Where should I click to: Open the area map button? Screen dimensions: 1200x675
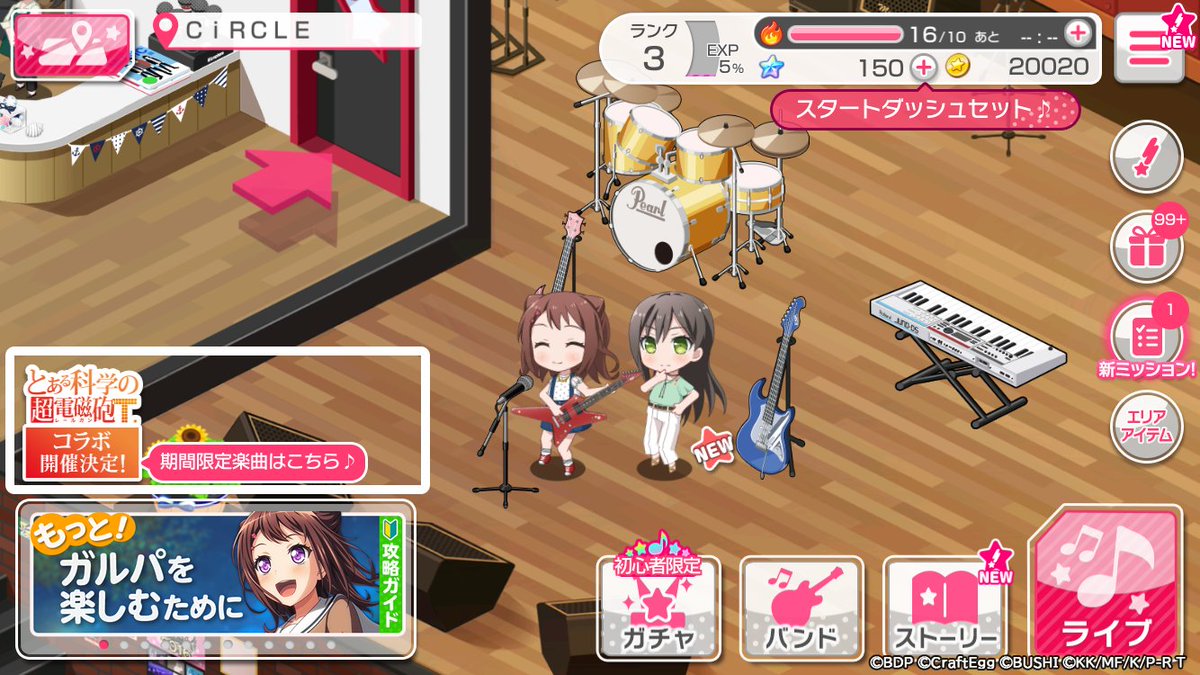click(71, 46)
